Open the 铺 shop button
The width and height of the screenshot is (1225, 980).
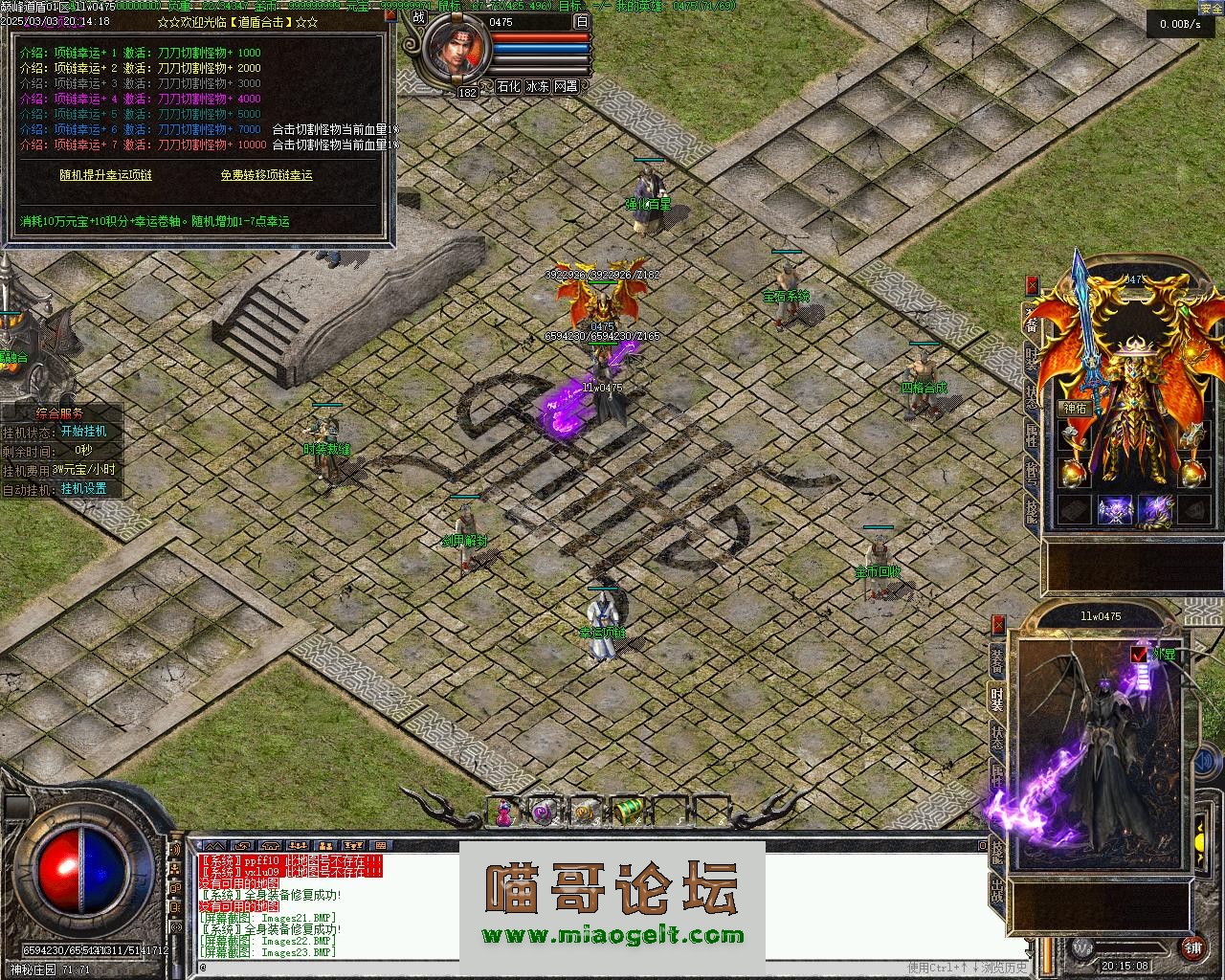[1192, 948]
